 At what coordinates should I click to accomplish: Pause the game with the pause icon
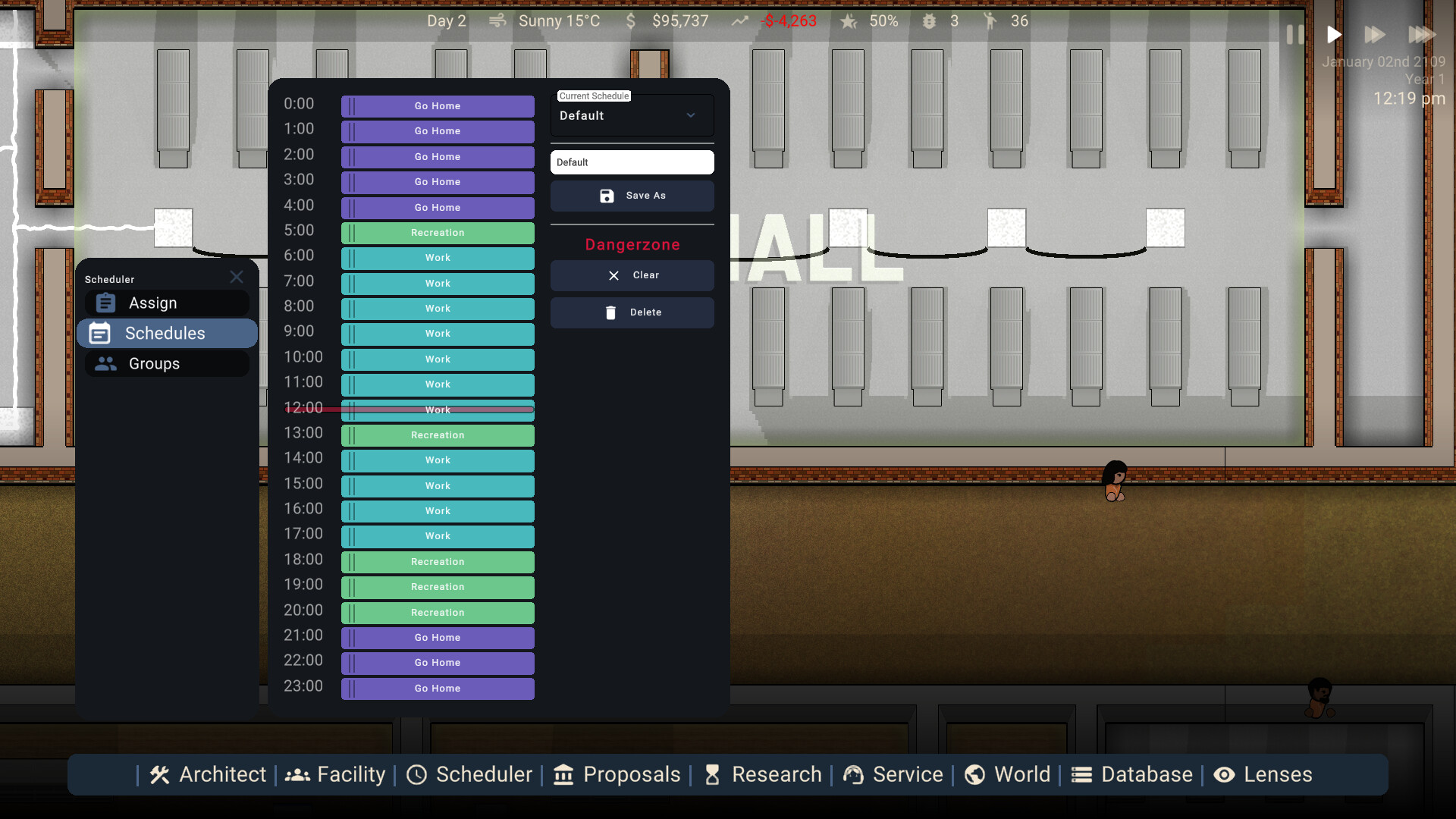point(1294,35)
